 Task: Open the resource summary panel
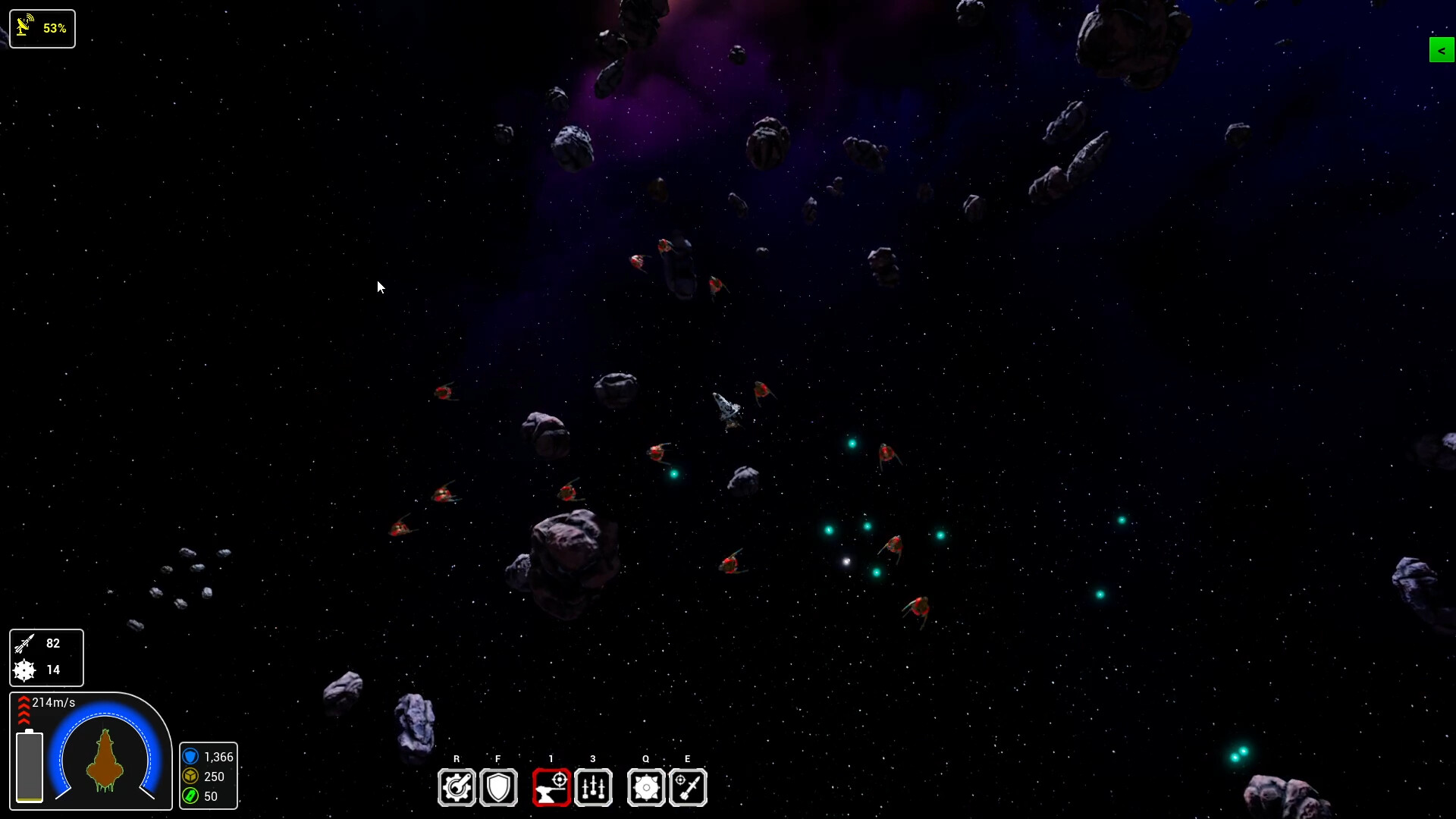(209, 777)
